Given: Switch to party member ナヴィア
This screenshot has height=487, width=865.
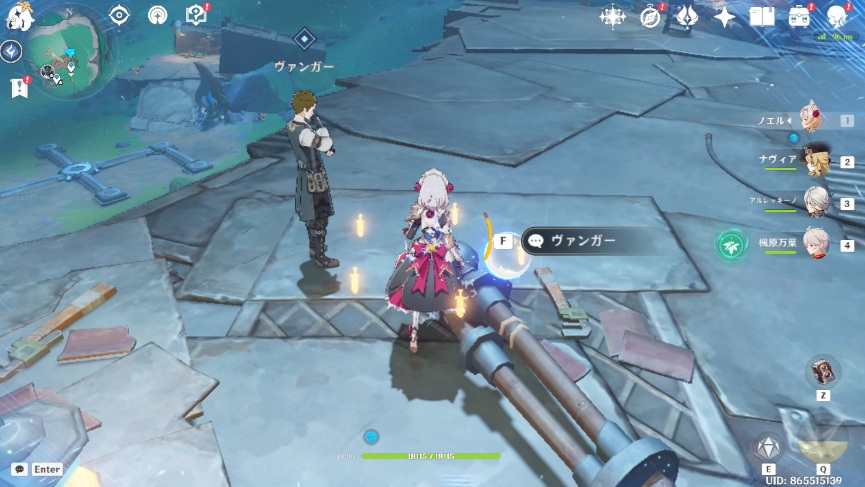Looking at the screenshot, I should (x=817, y=160).
